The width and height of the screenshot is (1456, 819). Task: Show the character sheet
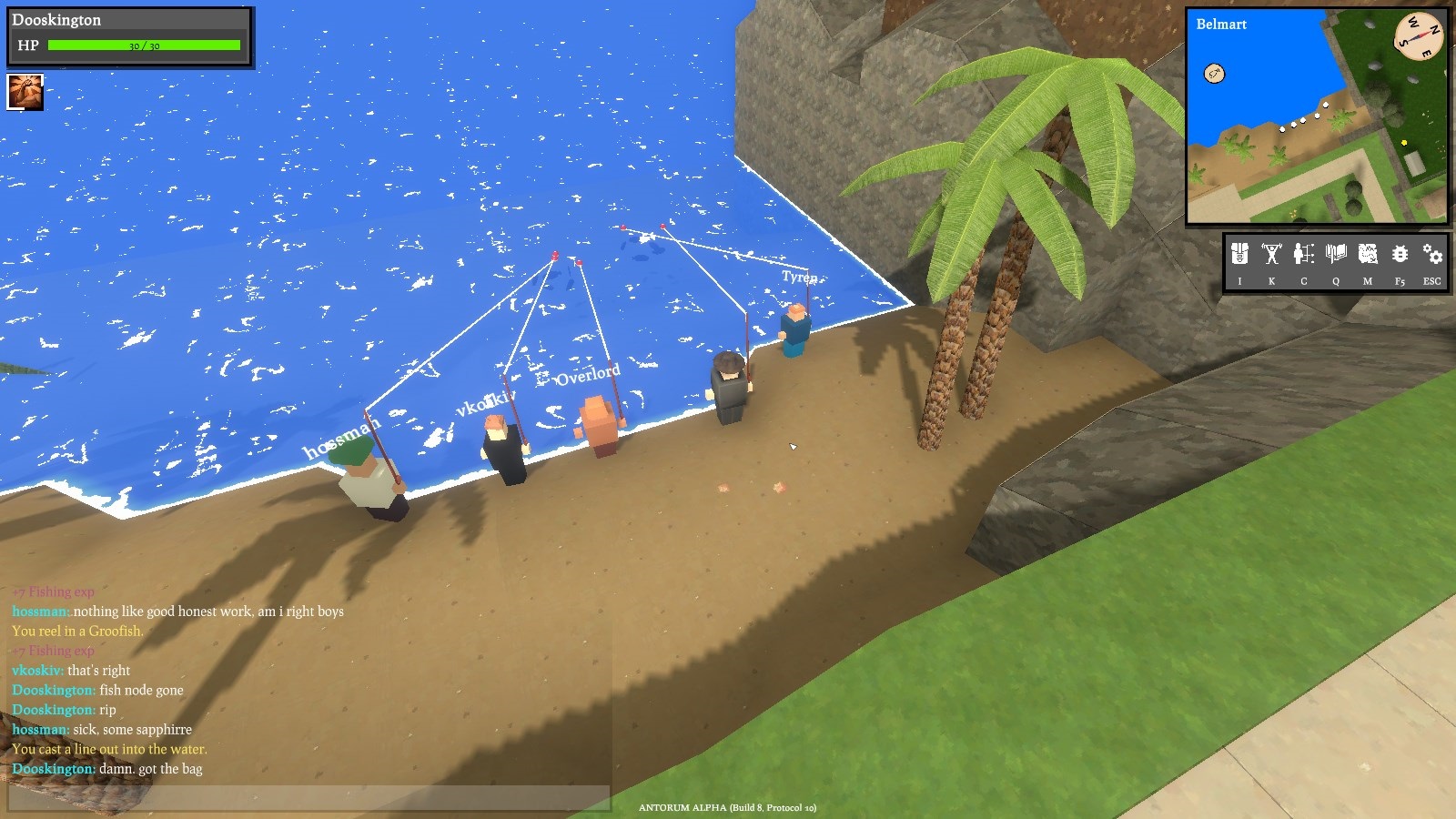coord(1303,255)
